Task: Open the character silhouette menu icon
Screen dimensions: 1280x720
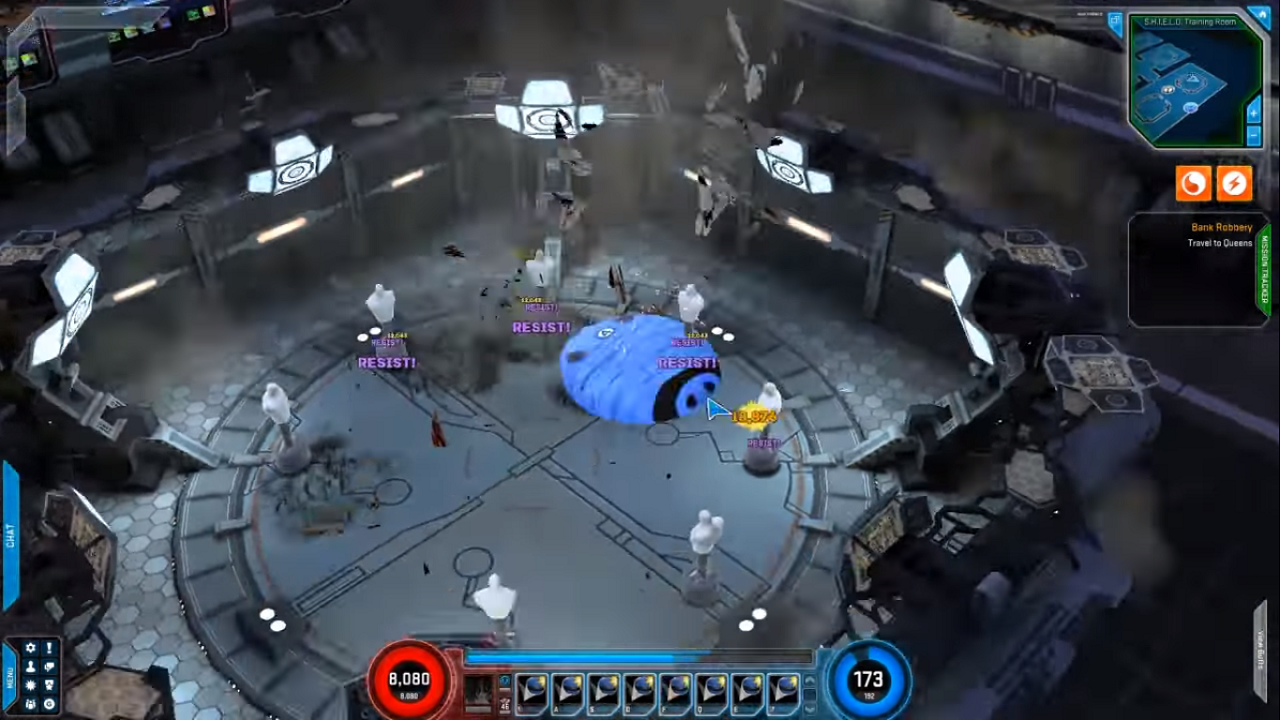Action: tap(30, 667)
